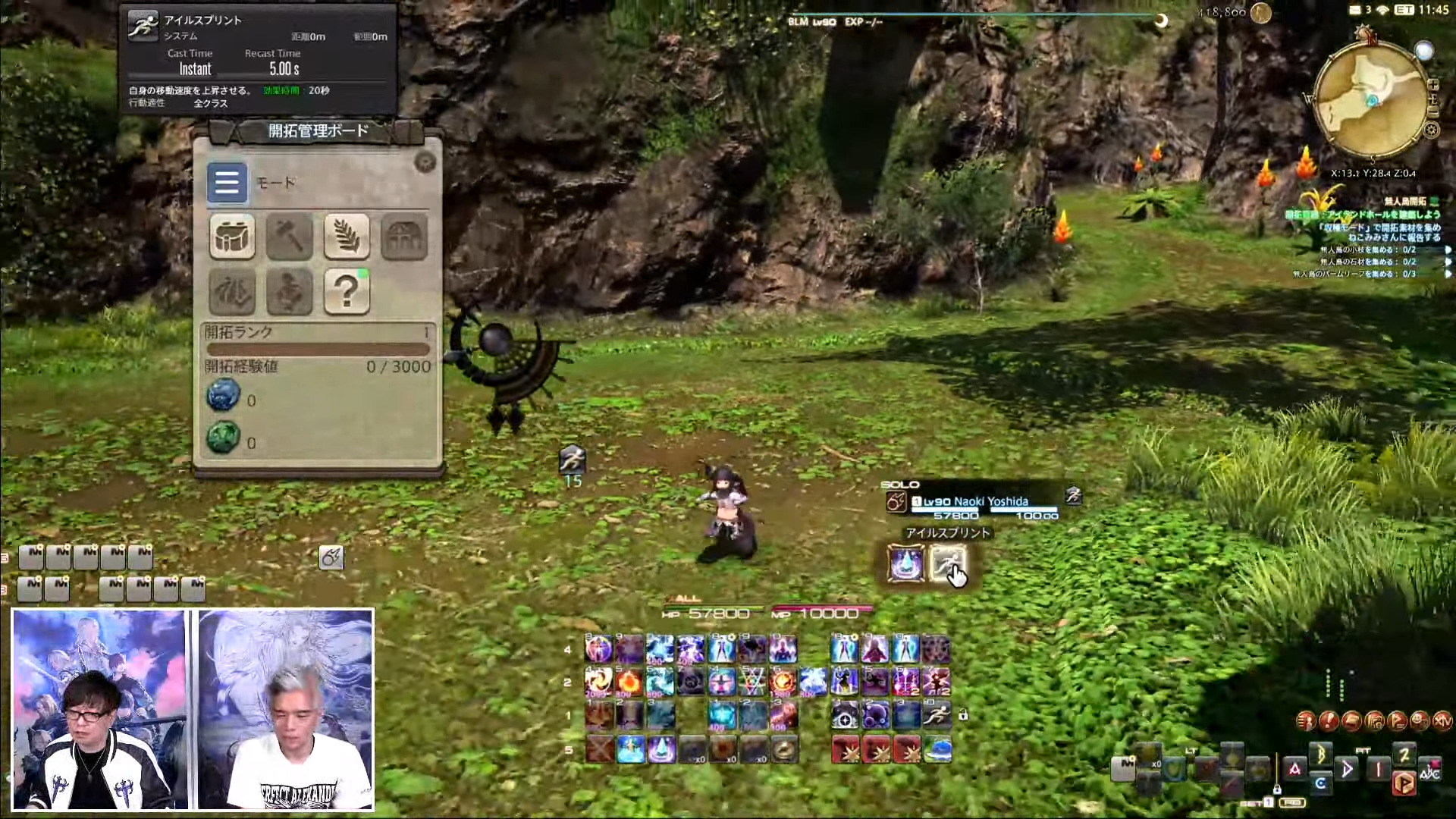Open the management board gear settings

425,162
